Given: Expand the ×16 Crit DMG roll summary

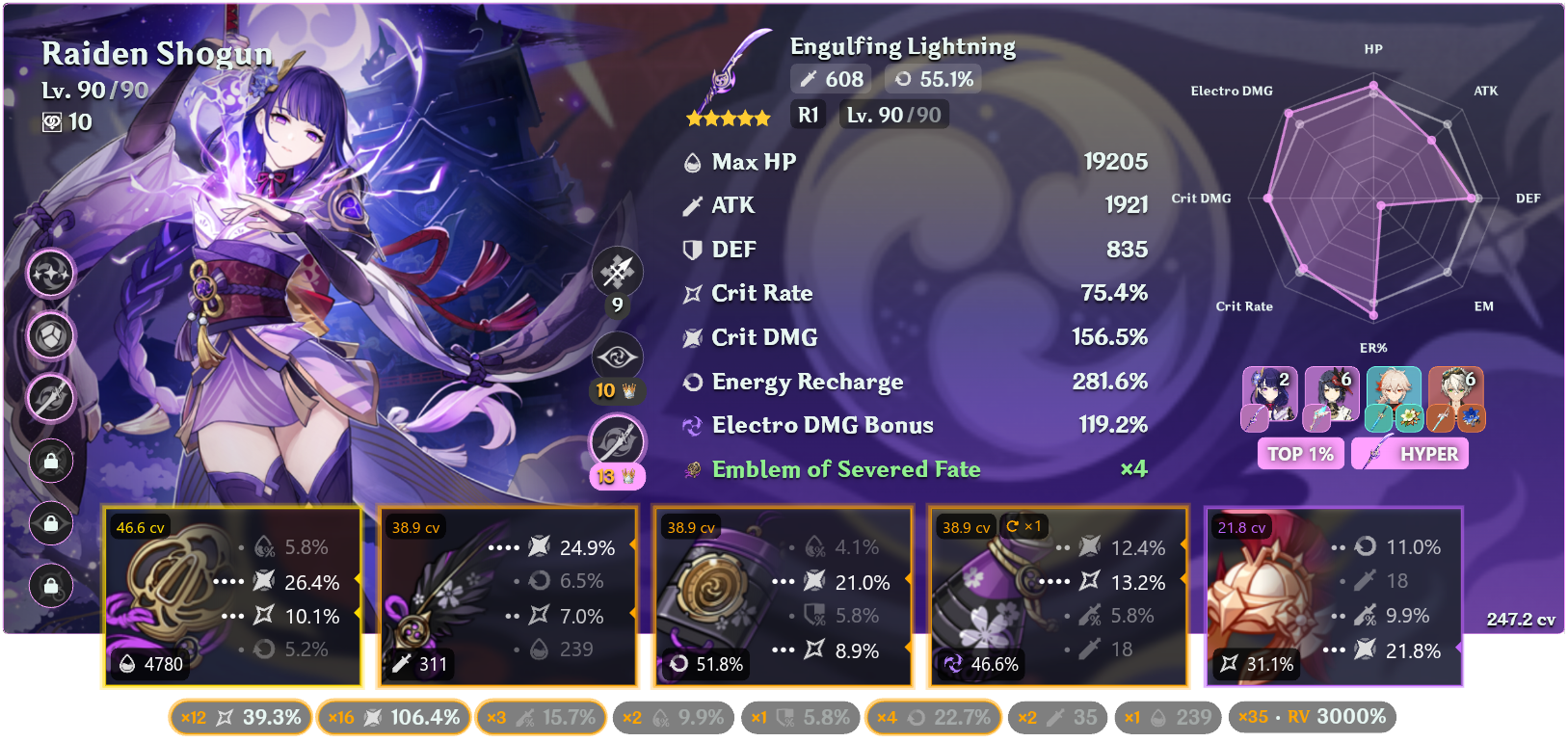Looking at the screenshot, I should (x=393, y=717).
